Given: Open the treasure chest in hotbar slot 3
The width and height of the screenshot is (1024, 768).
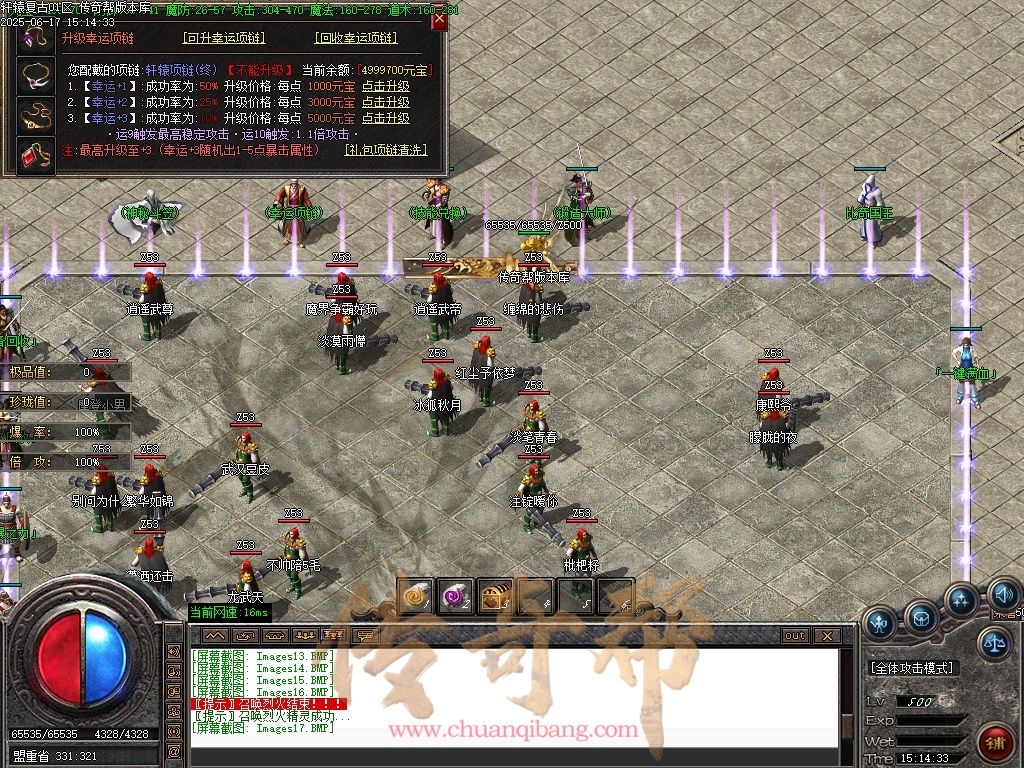Looking at the screenshot, I should (x=495, y=595).
